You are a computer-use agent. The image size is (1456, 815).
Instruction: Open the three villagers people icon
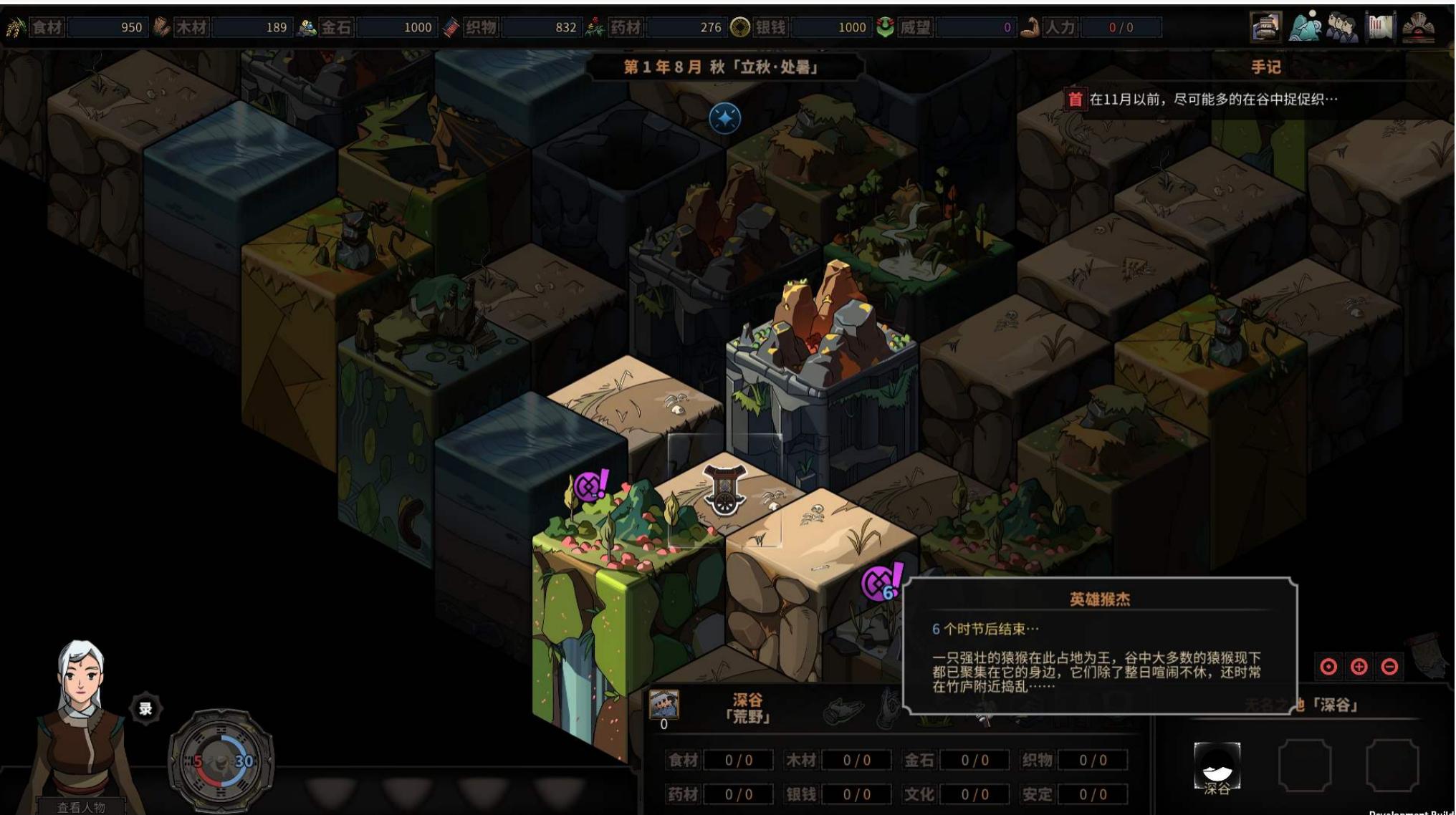click(x=1342, y=27)
